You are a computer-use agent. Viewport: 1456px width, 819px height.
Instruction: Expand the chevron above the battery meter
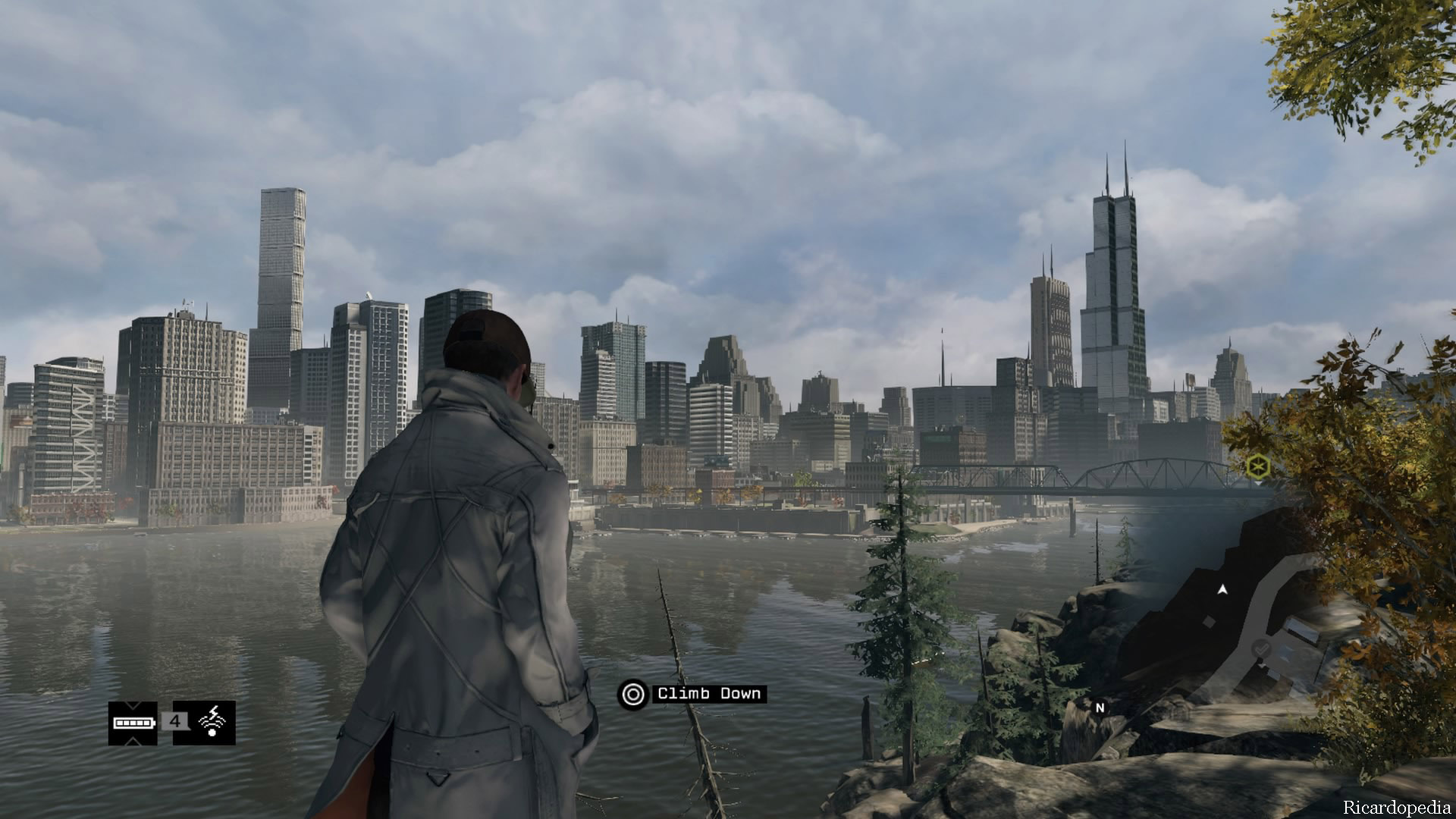[x=133, y=705]
